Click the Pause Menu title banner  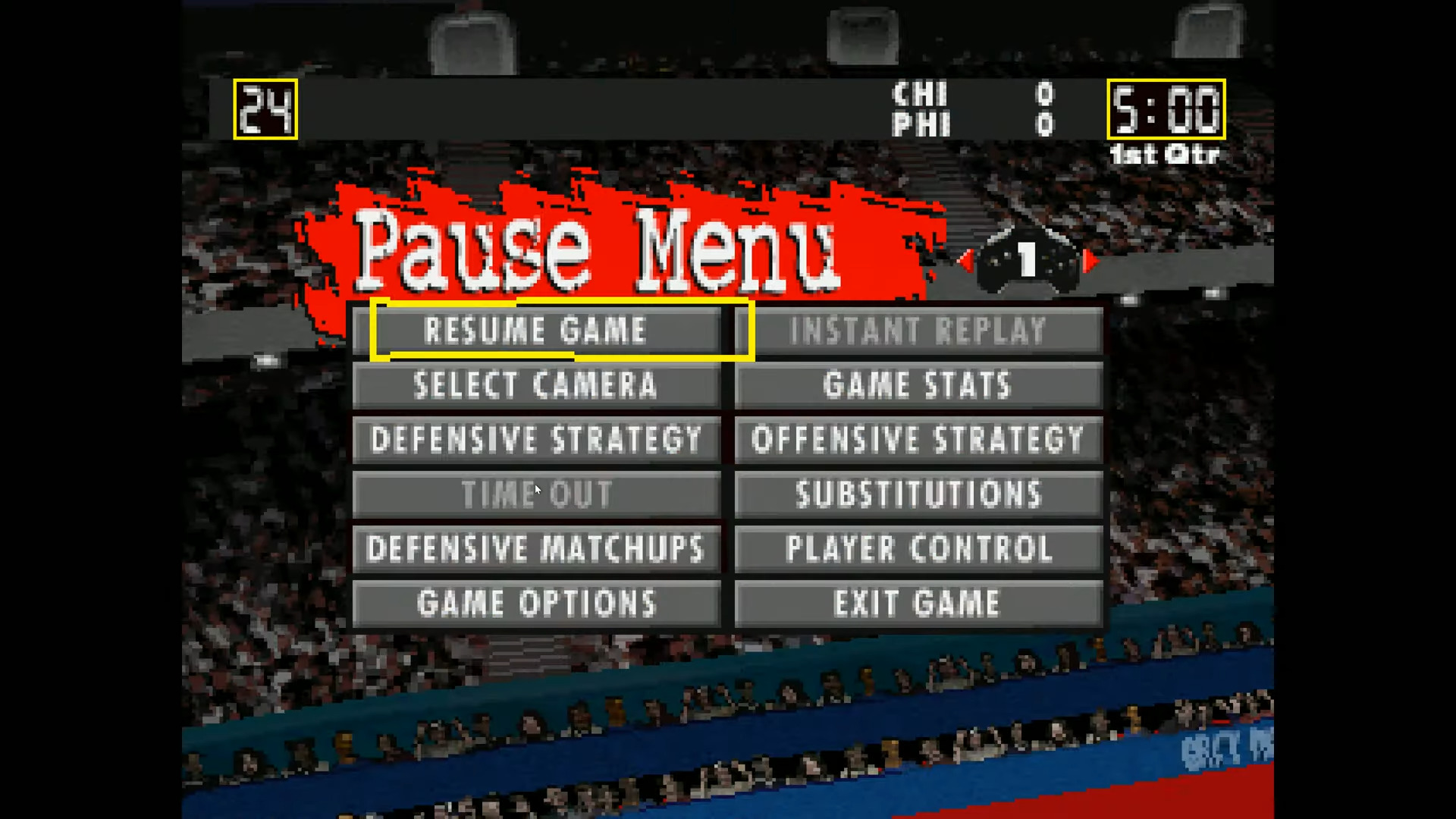pyautogui.click(x=599, y=250)
